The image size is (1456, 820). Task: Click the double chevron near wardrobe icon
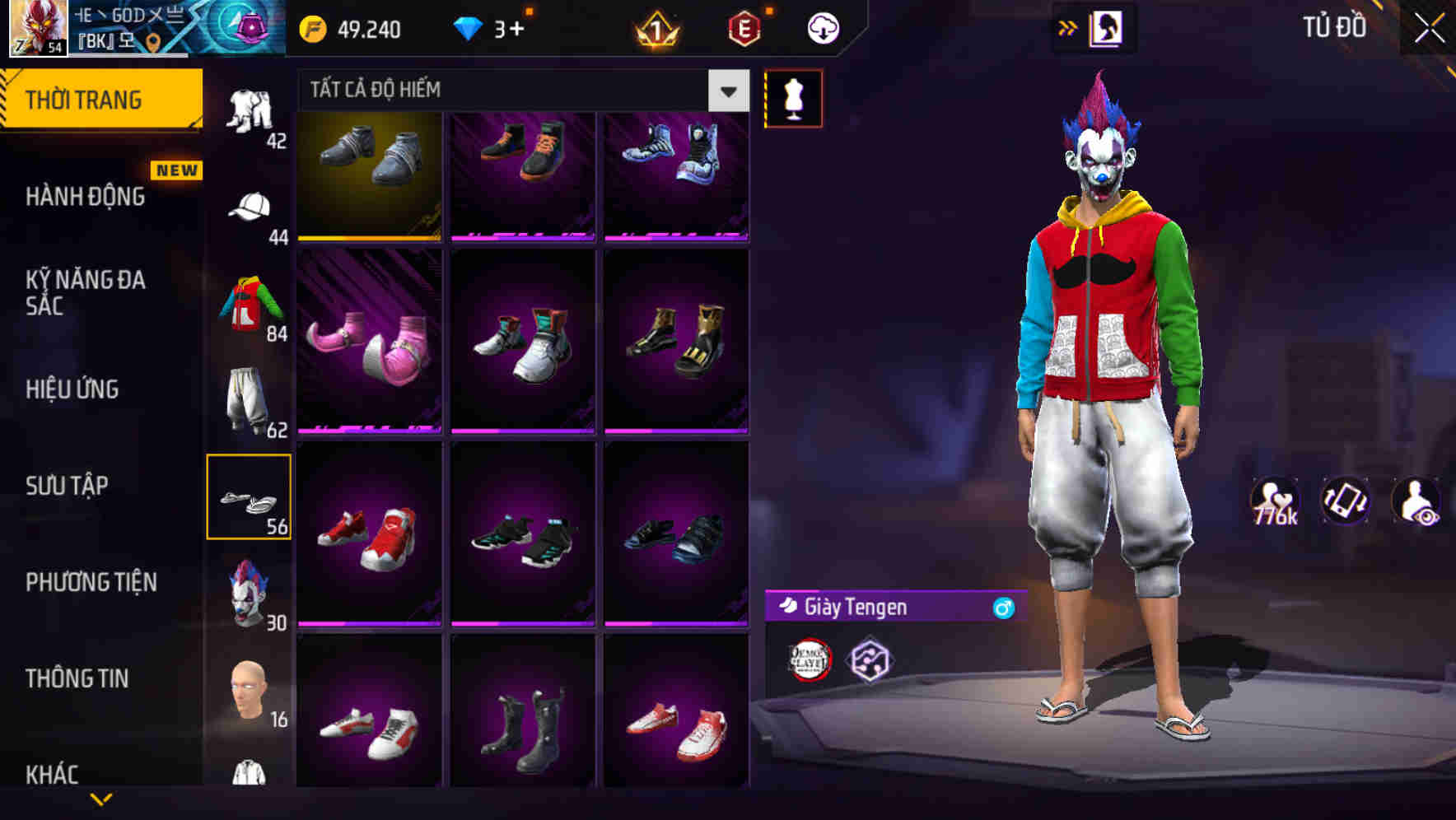1068,27
